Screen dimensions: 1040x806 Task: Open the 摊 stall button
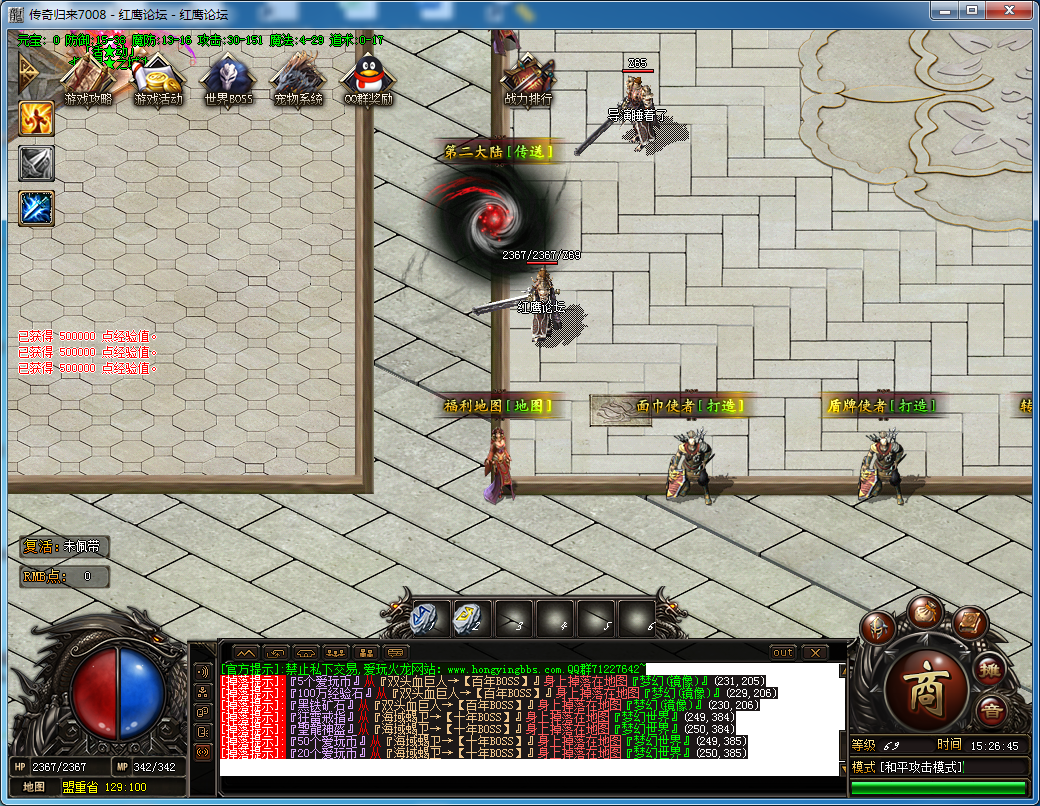click(x=991, y=668)
